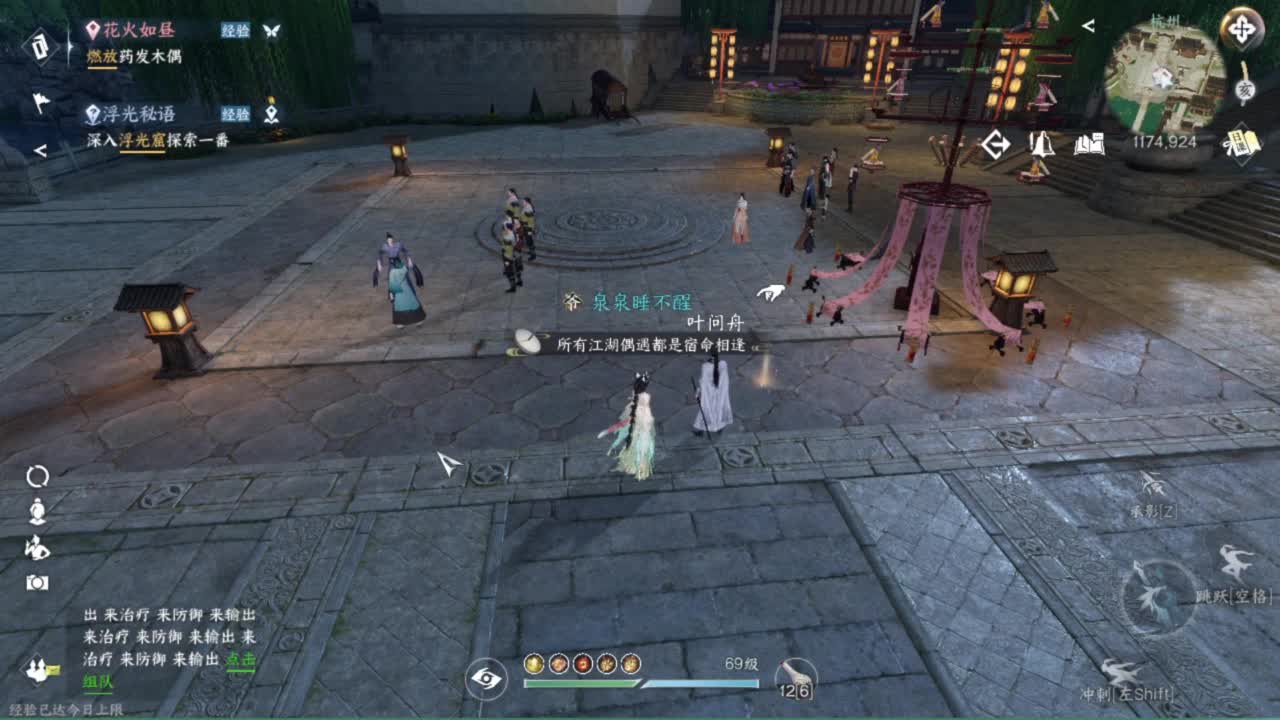Click the meditation pose icon on the left sidebar
1280x720 pixels.
pos(35,513)
